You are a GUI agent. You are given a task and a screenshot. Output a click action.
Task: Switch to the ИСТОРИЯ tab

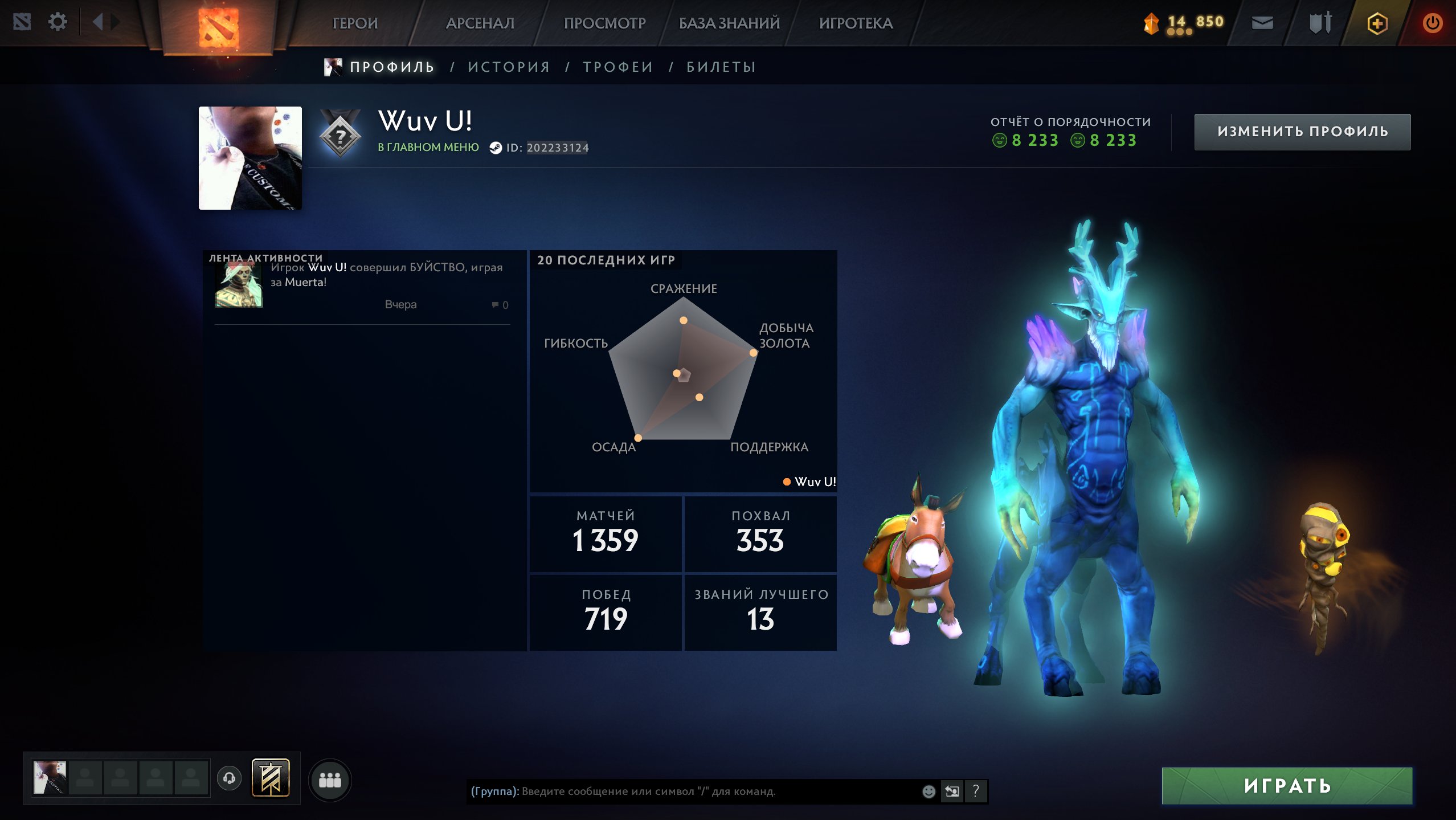coord(509,66)
